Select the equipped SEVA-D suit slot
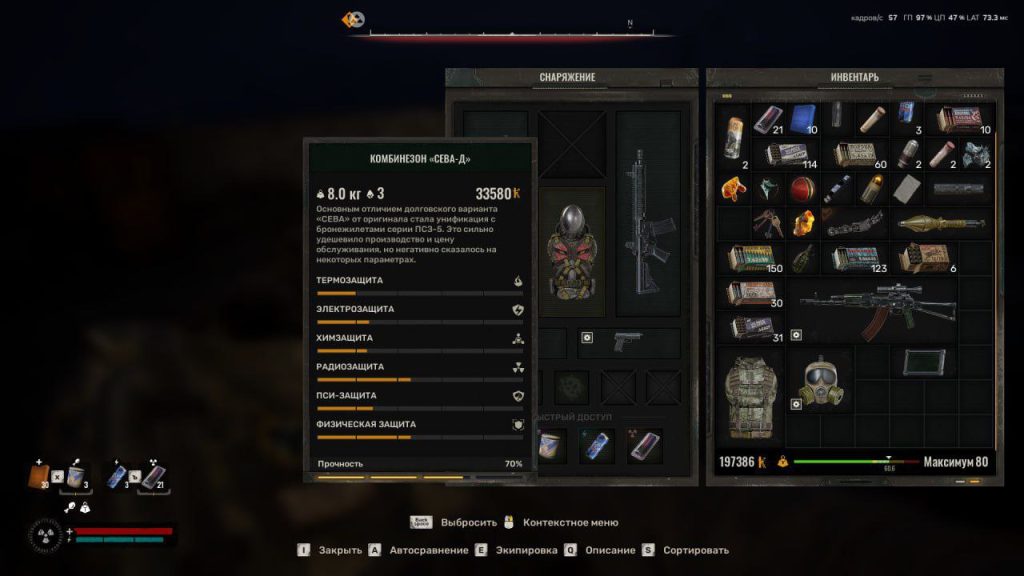The height and width of the screenshot is (576, 1024). 573,250
